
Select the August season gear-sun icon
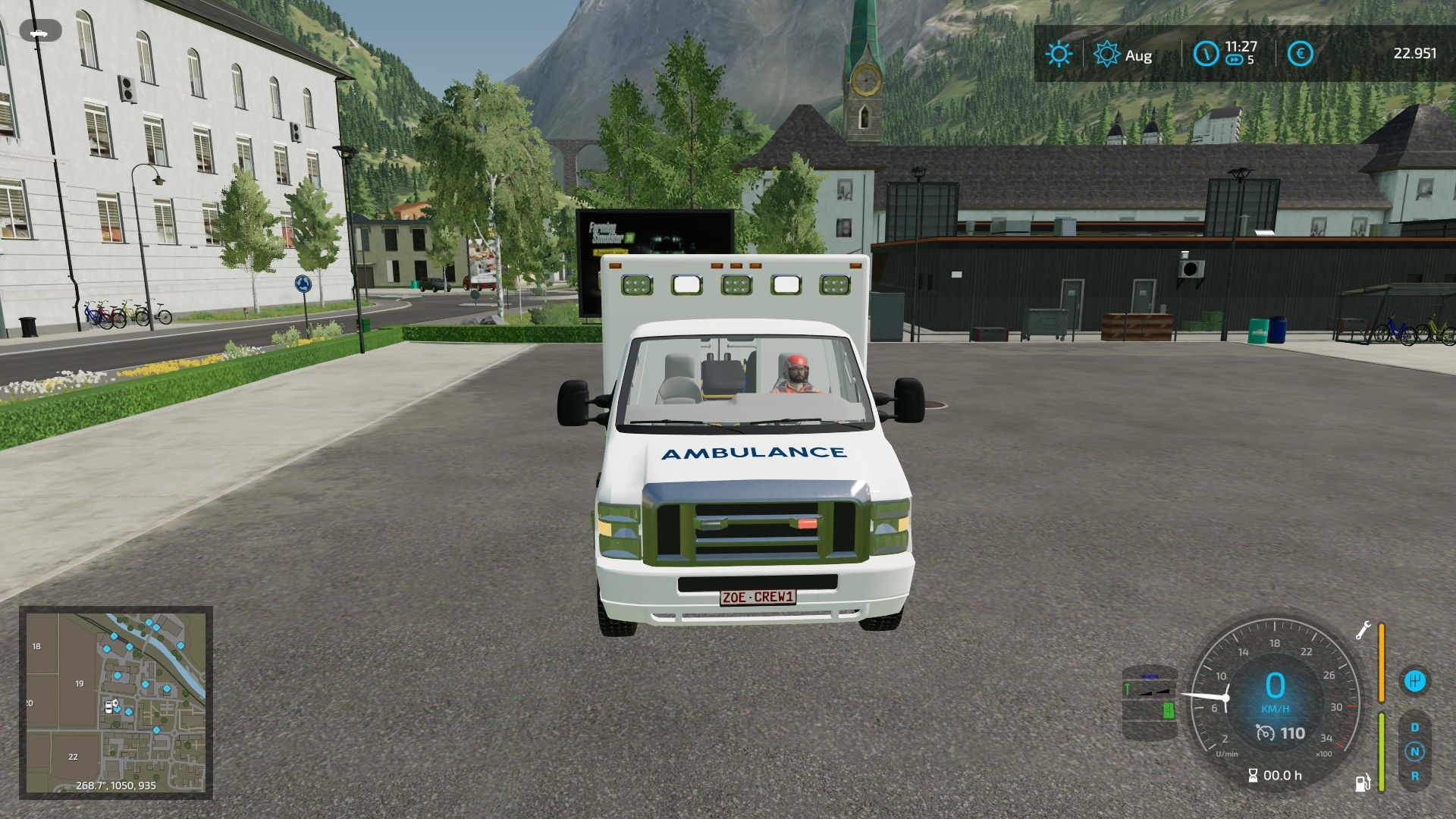tap(1106, 55)
